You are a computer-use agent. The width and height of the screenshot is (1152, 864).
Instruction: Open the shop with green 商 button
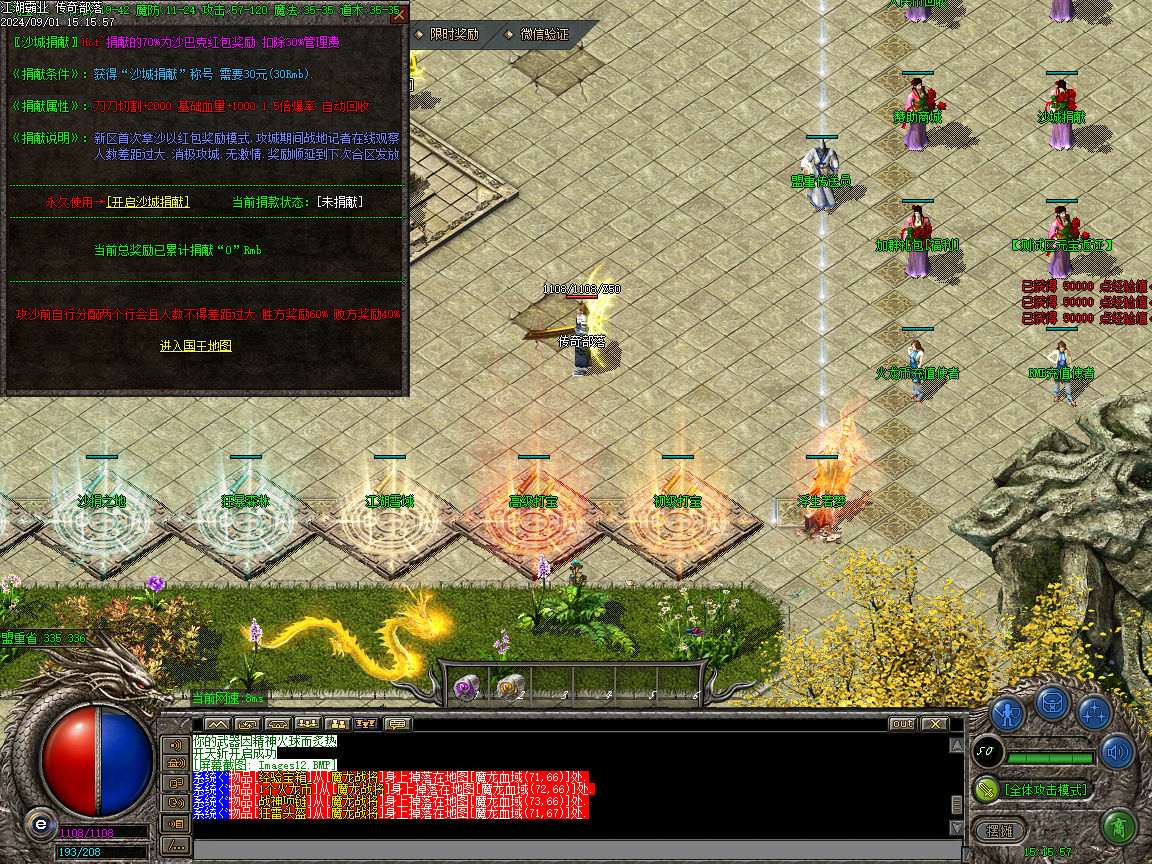[1118, 827]
